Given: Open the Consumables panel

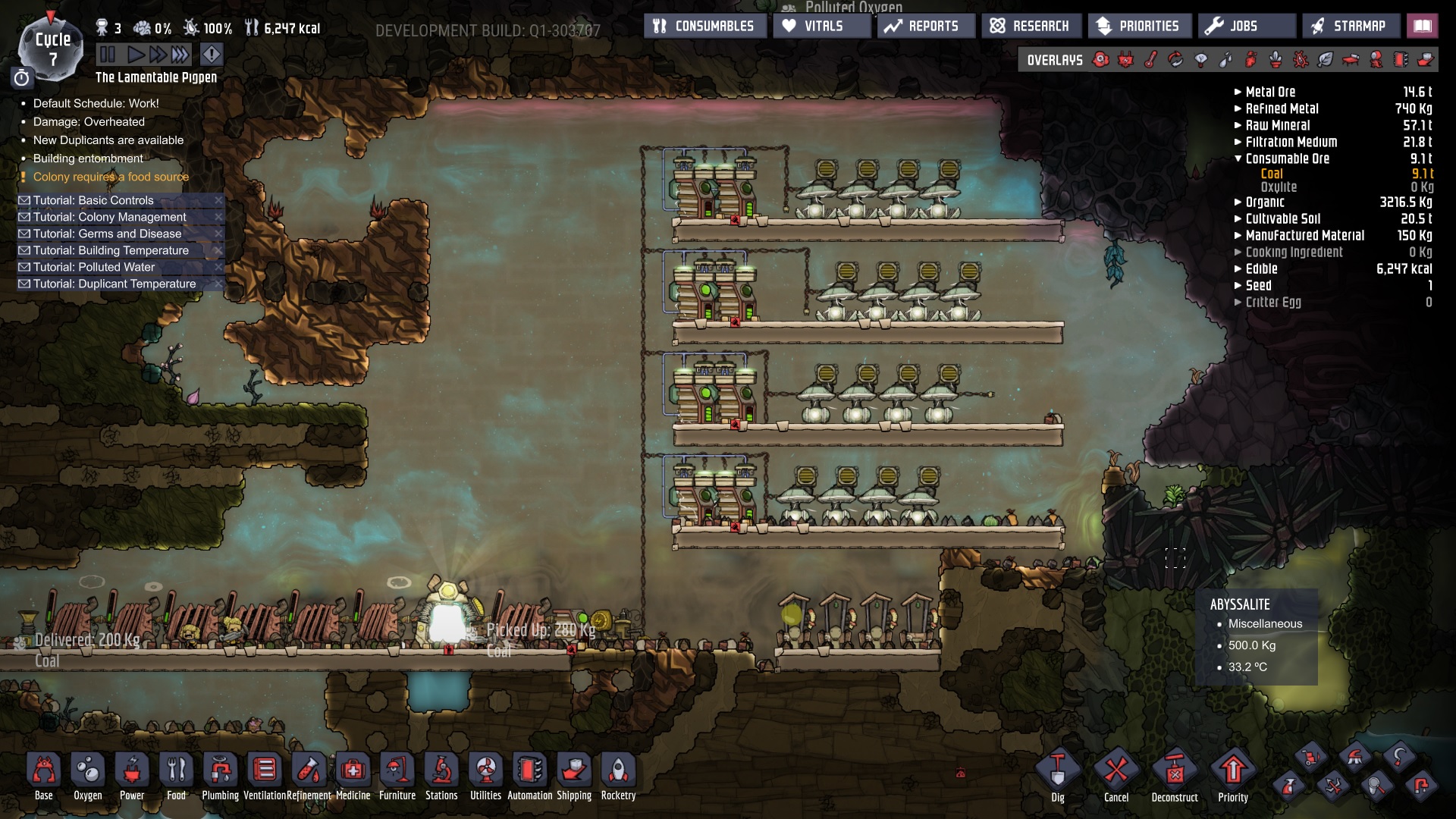Looking at the screenshot, I should [704, 26].
